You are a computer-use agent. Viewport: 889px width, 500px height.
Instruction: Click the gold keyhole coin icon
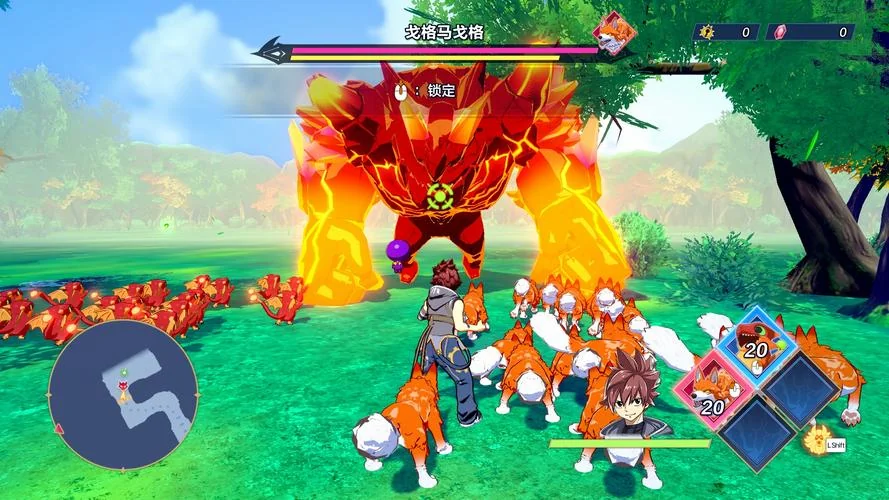click(x=707, y=32)
